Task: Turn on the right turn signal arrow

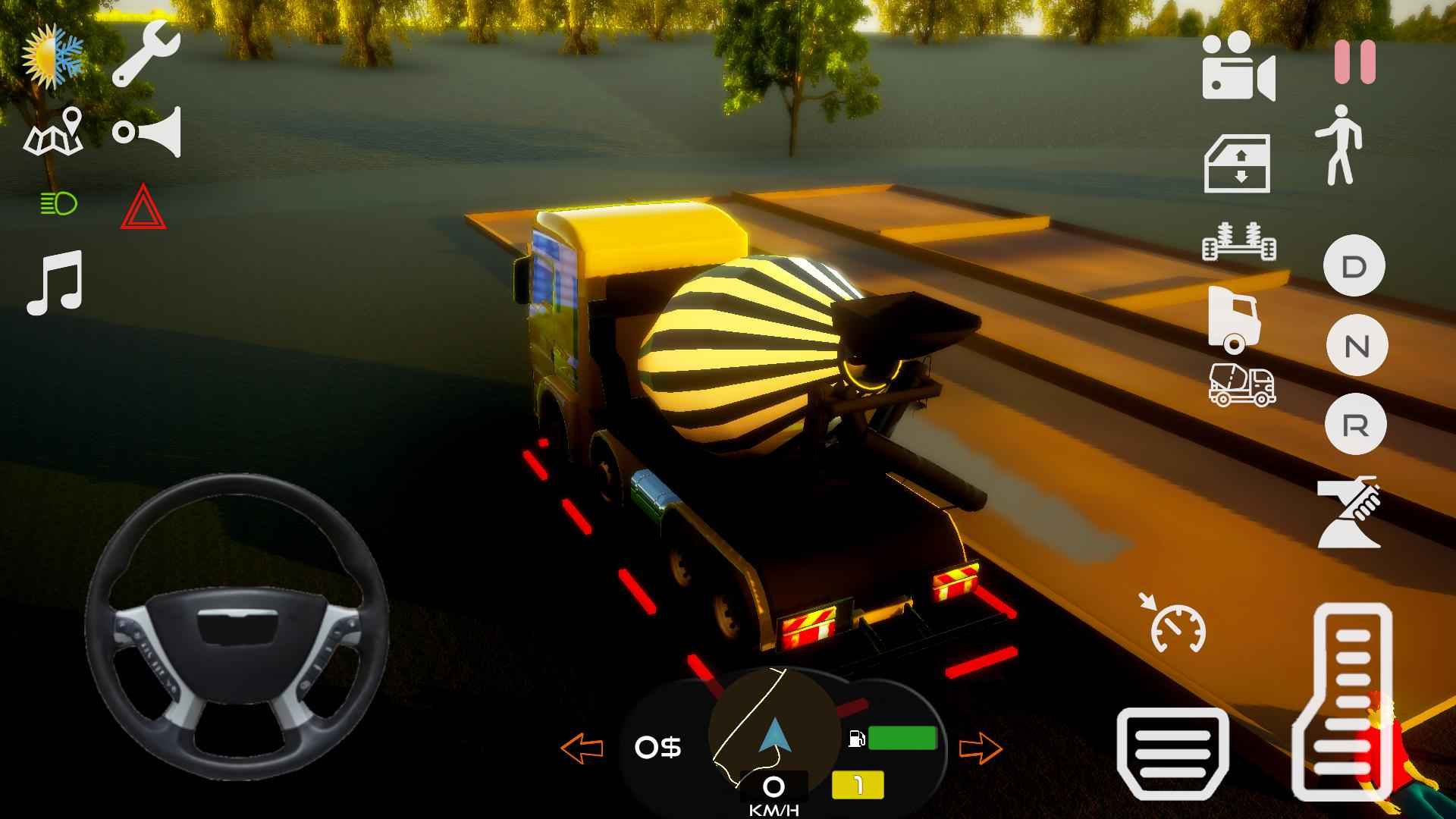Action: [x=981, y=748]
